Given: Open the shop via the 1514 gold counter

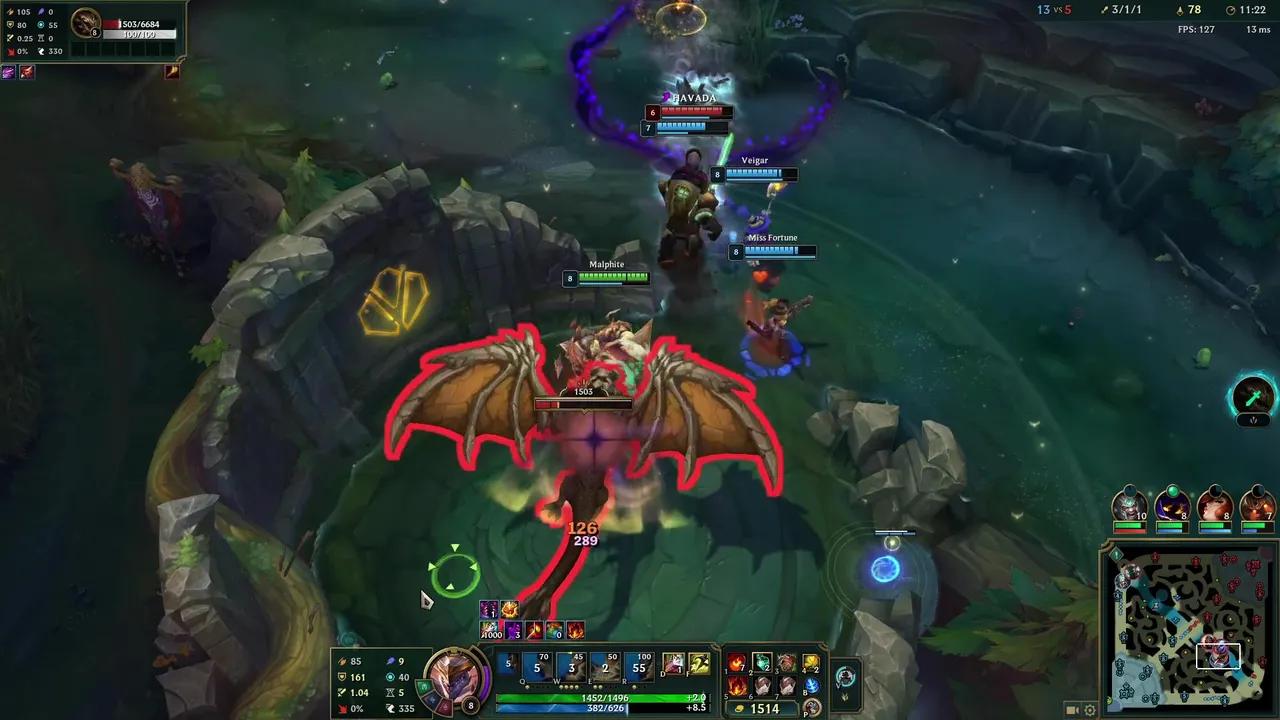Looking at the screenshot, I should click(764, 707).
